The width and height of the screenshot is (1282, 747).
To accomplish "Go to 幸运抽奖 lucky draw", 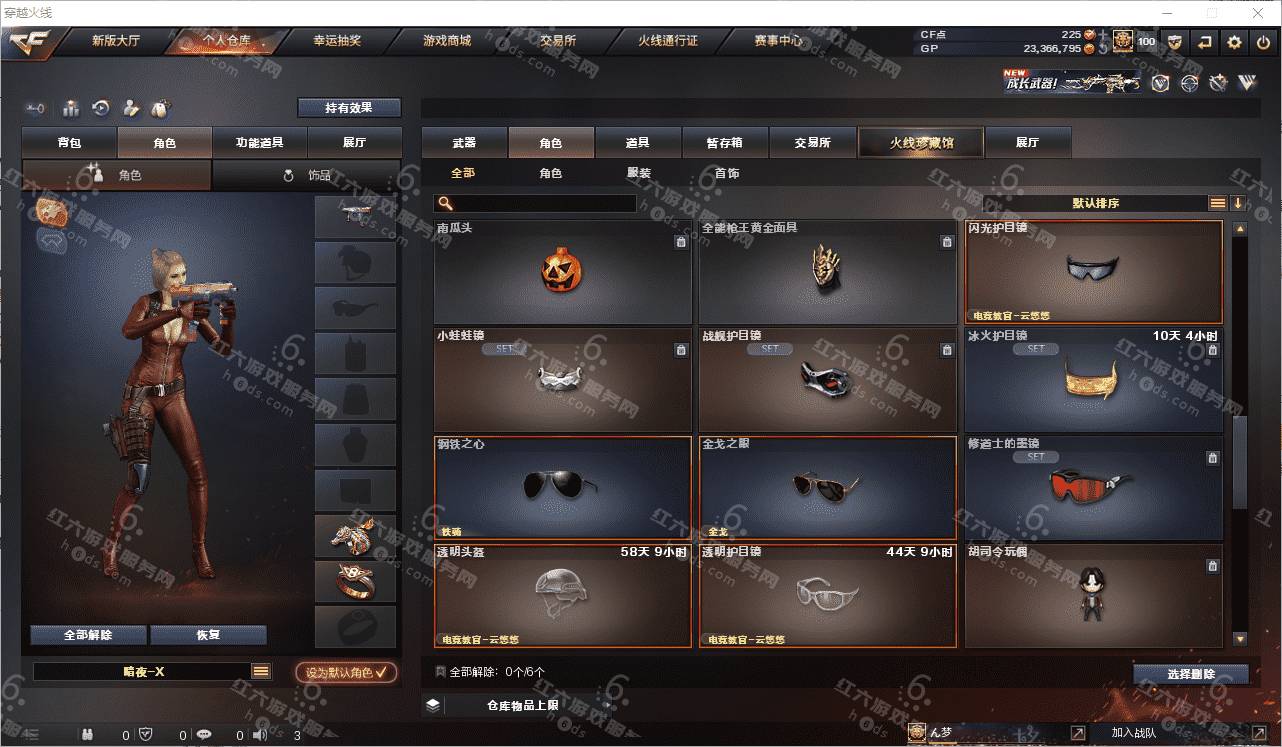I will coord(337,41).
